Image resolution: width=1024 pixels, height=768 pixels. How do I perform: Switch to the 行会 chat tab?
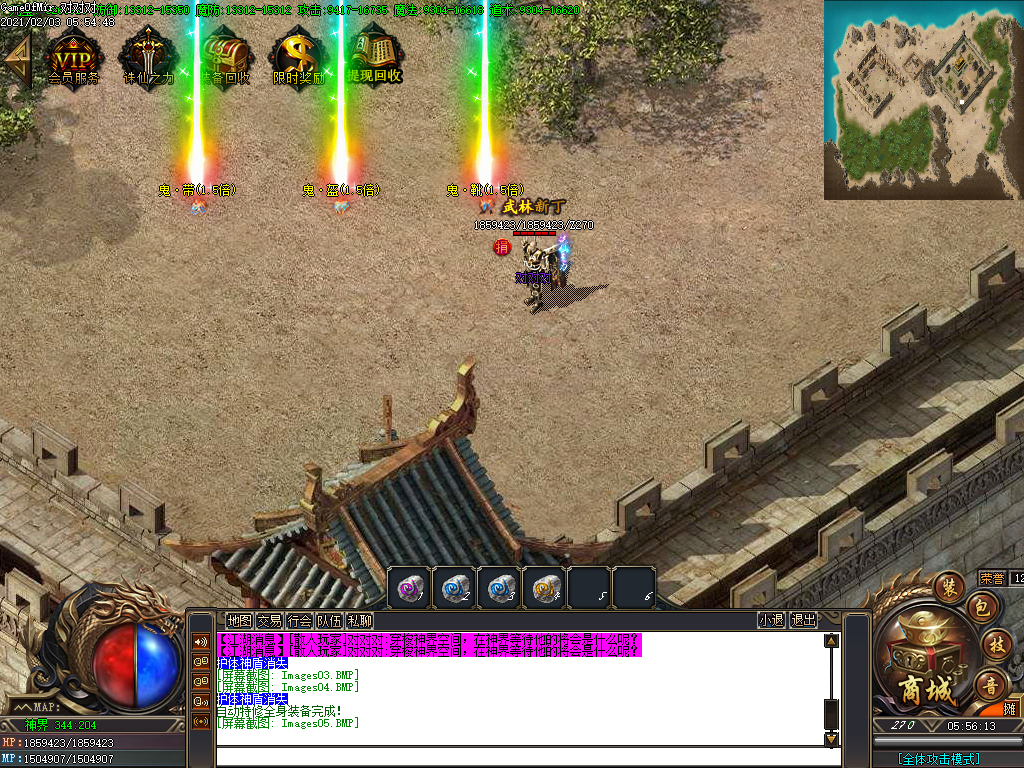299,620
